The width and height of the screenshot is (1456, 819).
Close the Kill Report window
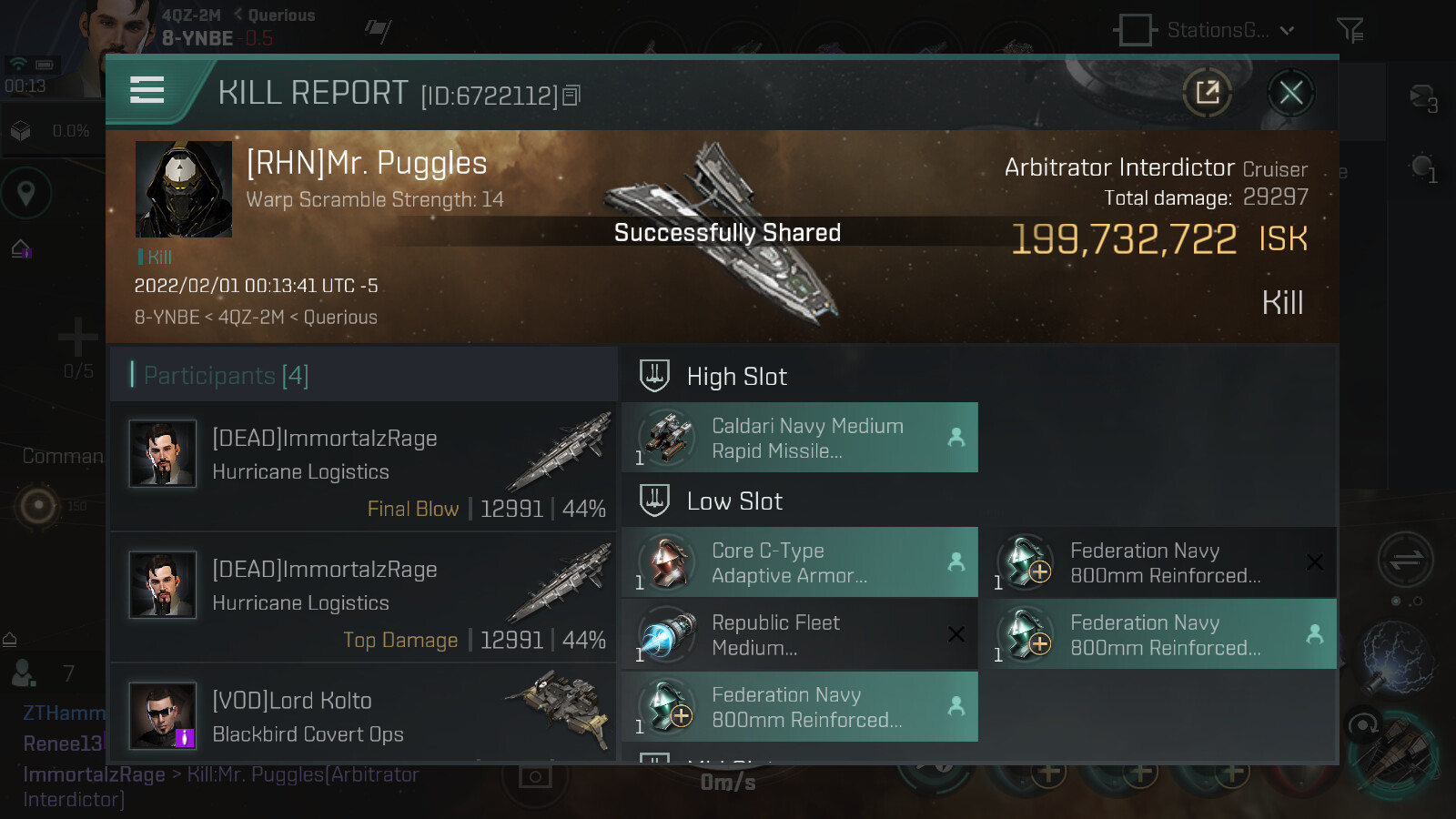[1290, 93]
